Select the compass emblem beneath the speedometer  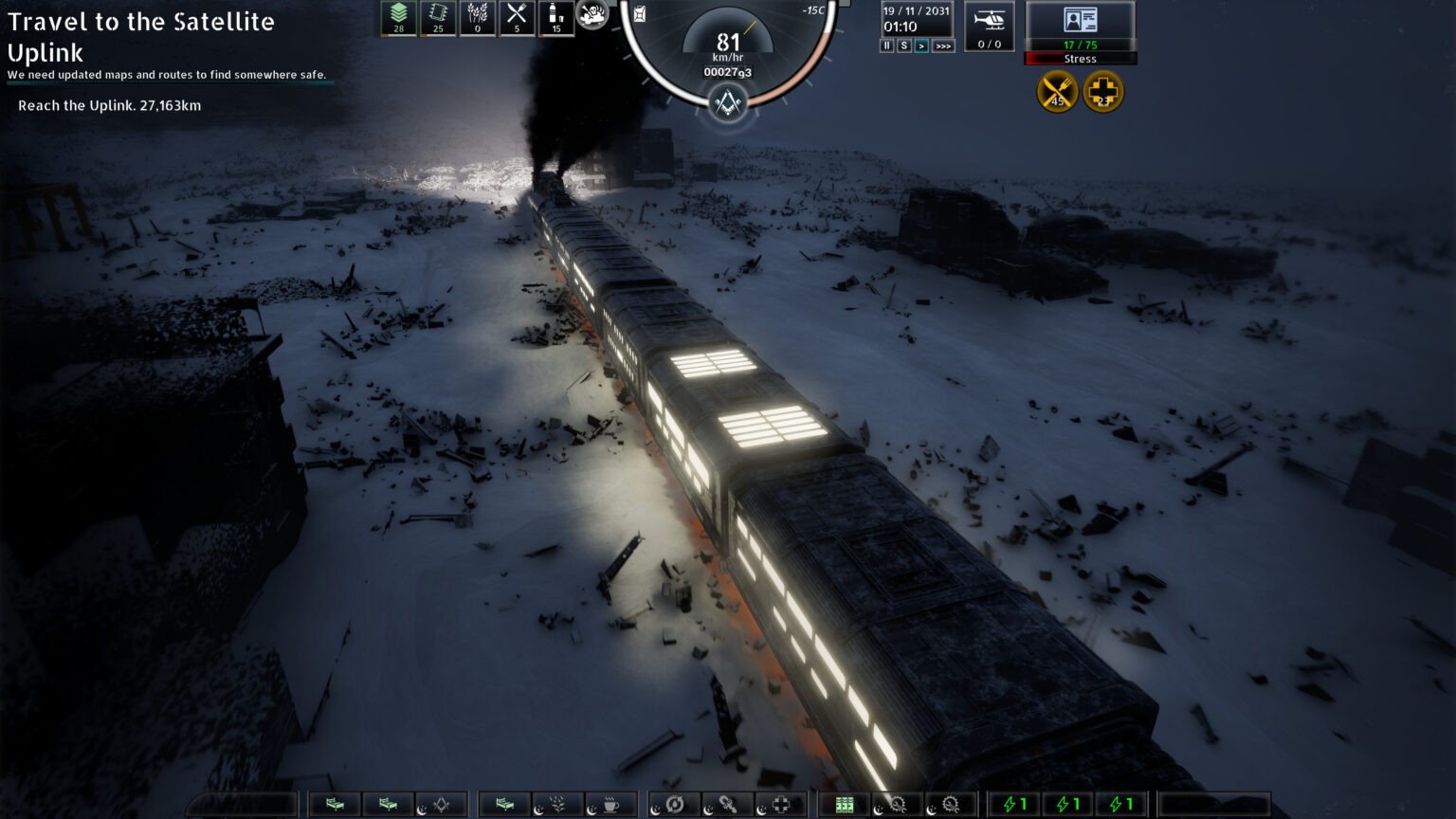click(726, 102)
